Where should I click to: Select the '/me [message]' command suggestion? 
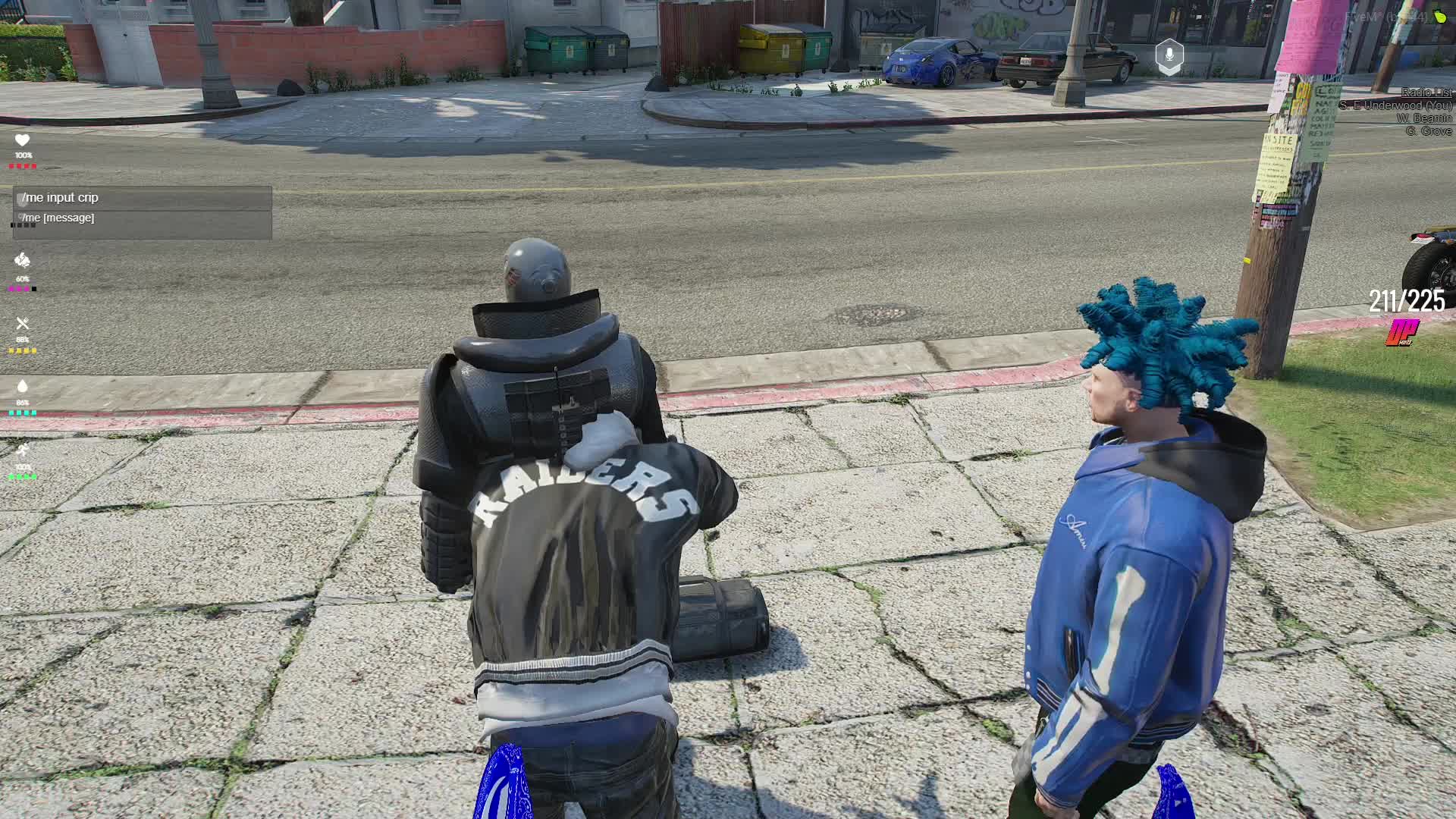coord(143,218)
